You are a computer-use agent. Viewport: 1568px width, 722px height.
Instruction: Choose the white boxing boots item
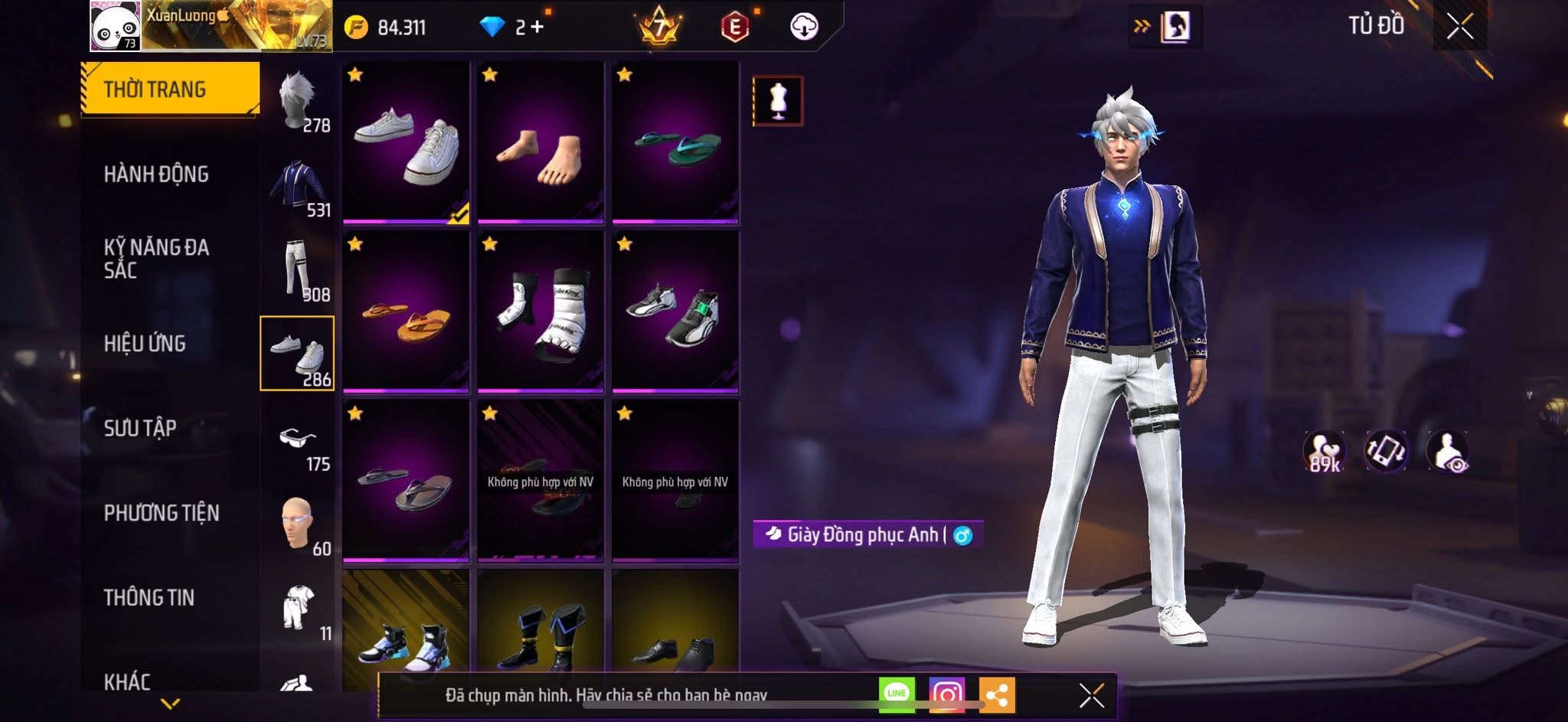pos(541,312)
